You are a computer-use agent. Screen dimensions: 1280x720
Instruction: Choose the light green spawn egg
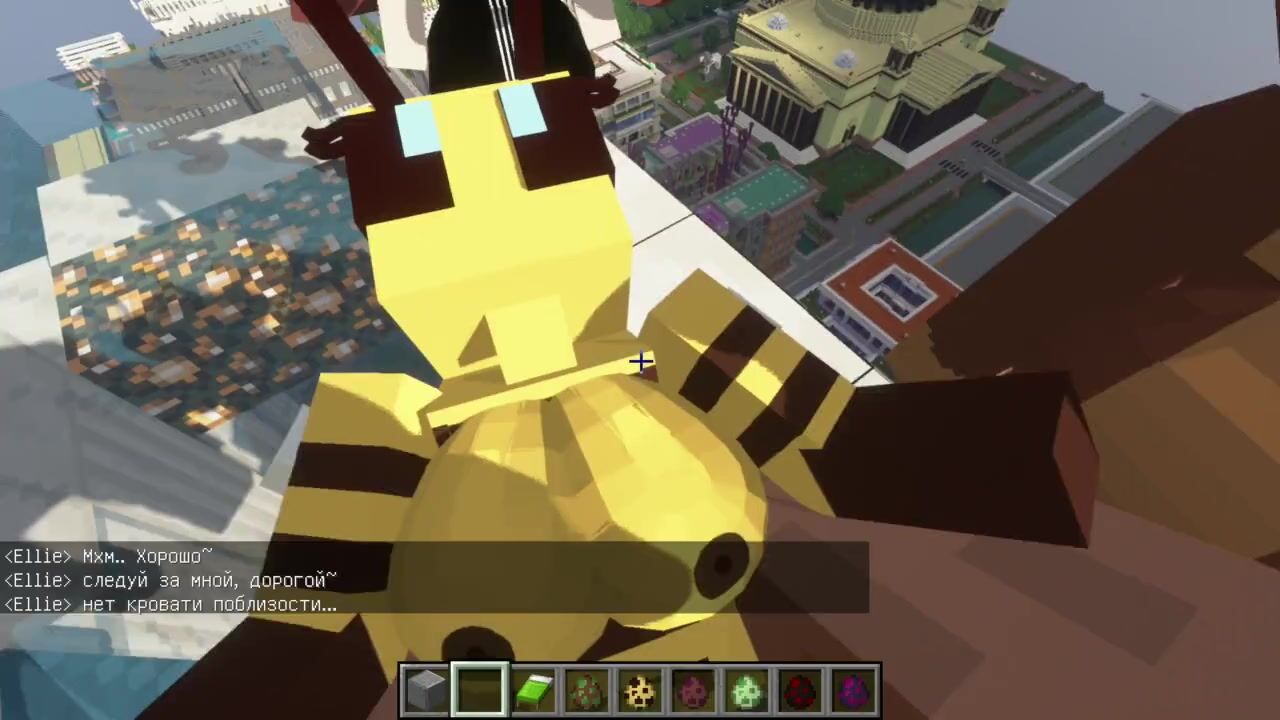747,689
